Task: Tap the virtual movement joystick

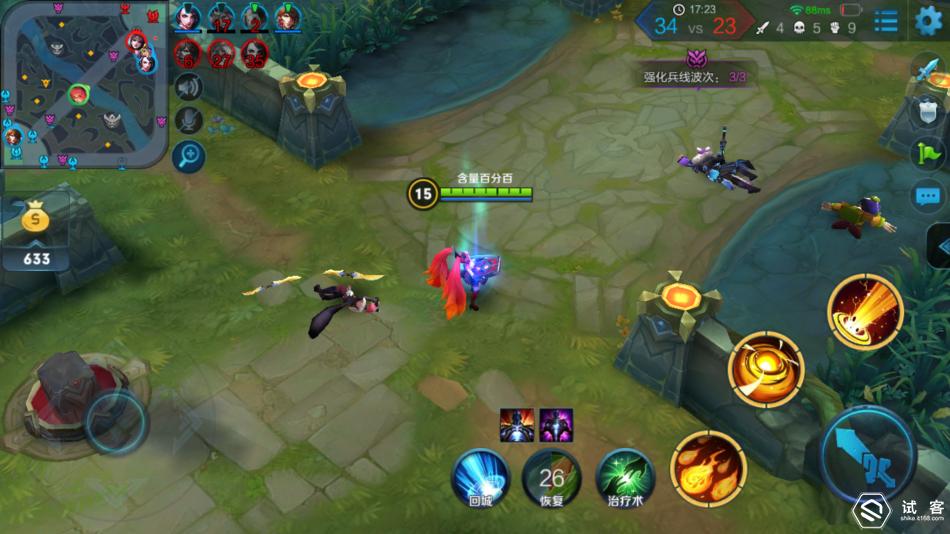Action: pos(115,421)
